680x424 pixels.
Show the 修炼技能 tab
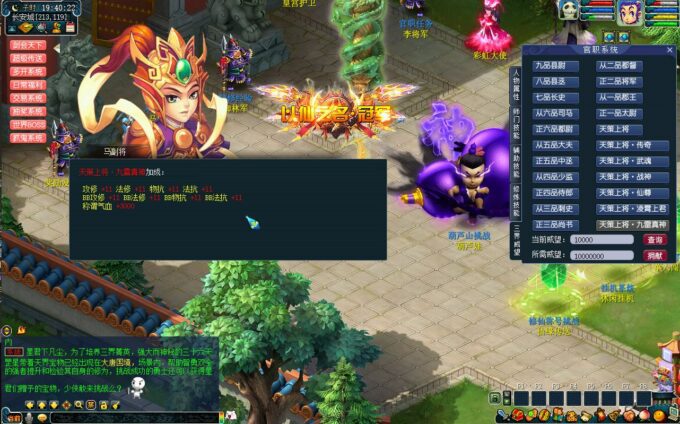[x=516, y=195]
